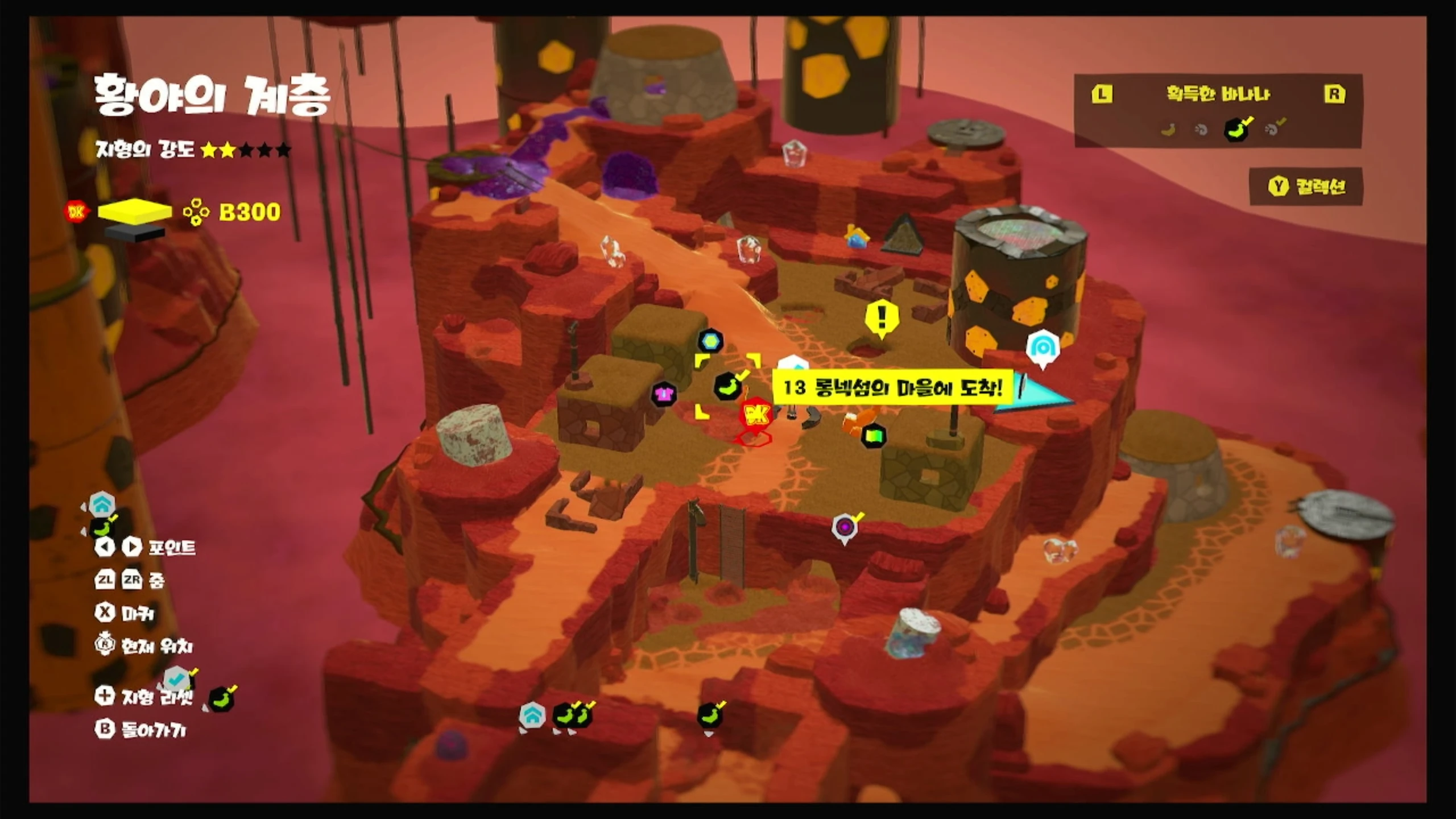The width and height of the screenshot is (1456, 819).
Task: Select the gray marker with blue checkmark
Action: coord(177,678)
